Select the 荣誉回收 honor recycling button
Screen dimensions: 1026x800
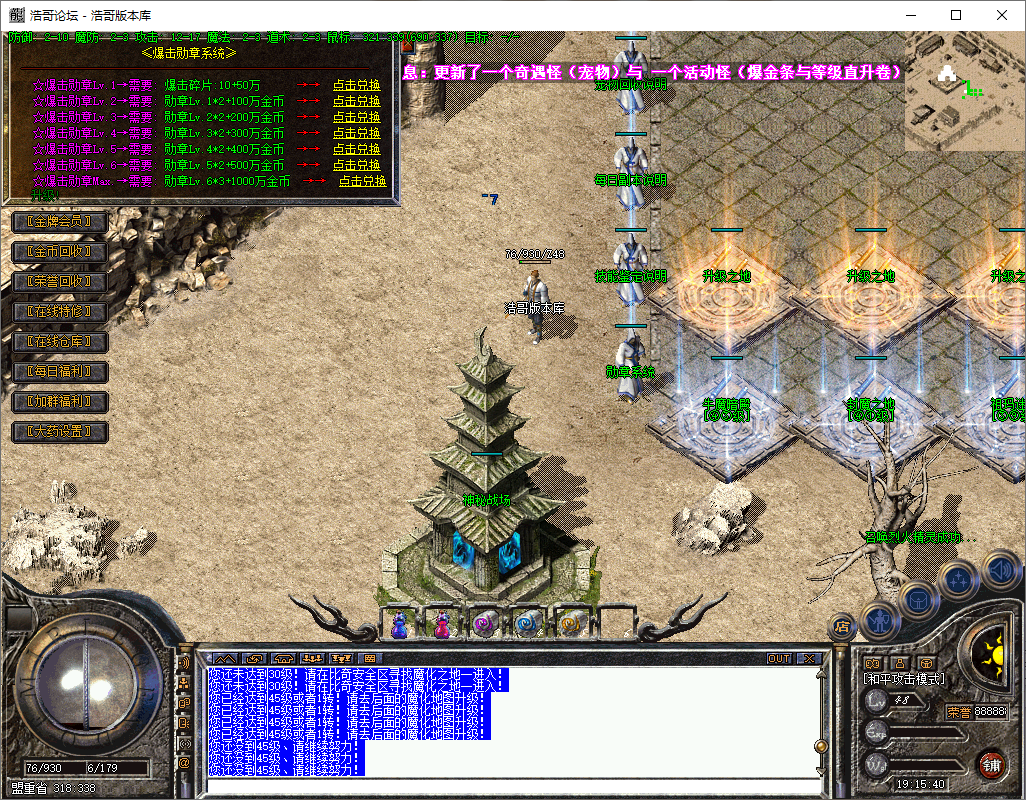(x=59, y=281)
